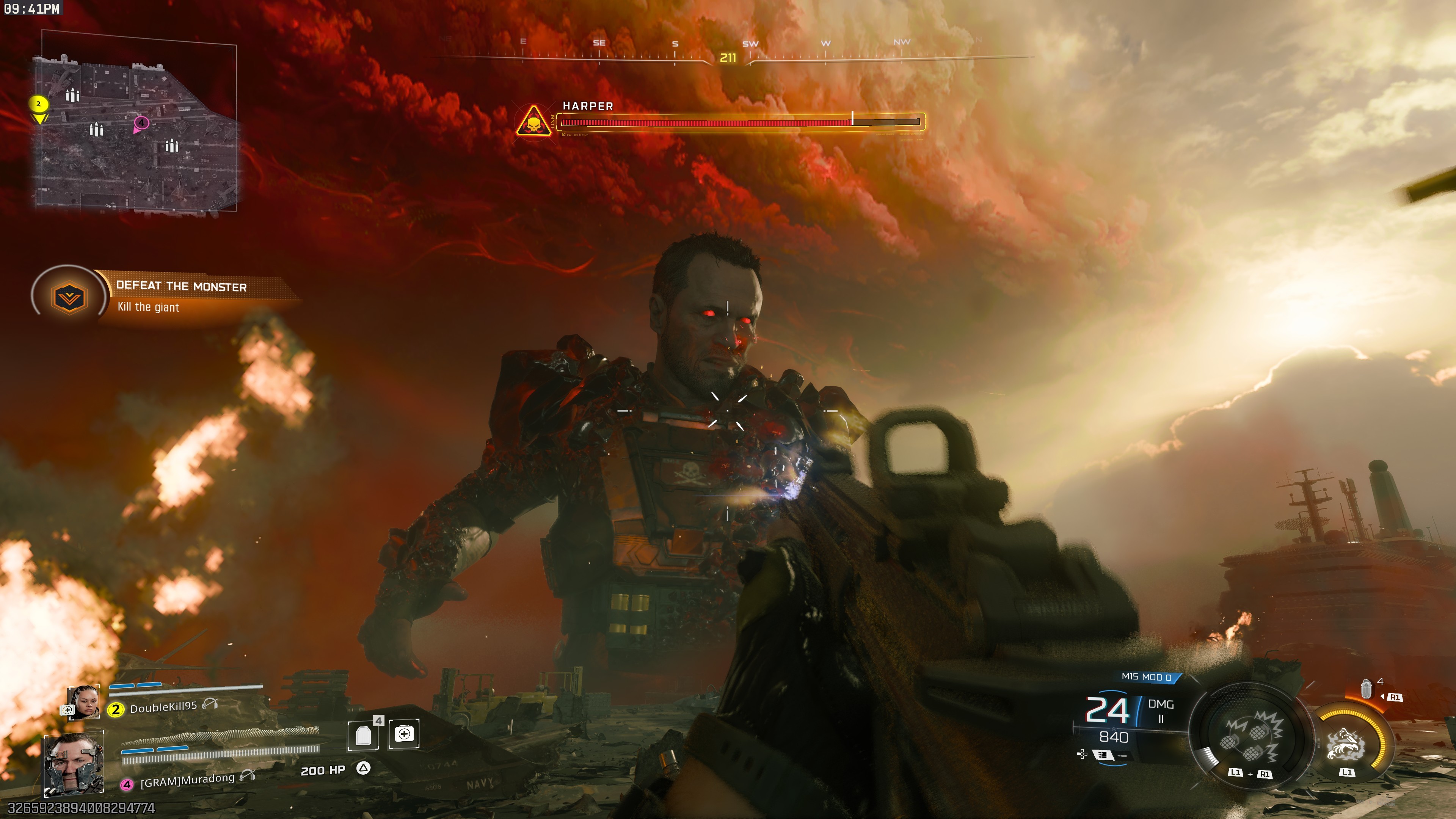Click the orange objective chevron emblem
This screenshot has height=819, width=1456.
pyautogui.click(x=68, y=297)
